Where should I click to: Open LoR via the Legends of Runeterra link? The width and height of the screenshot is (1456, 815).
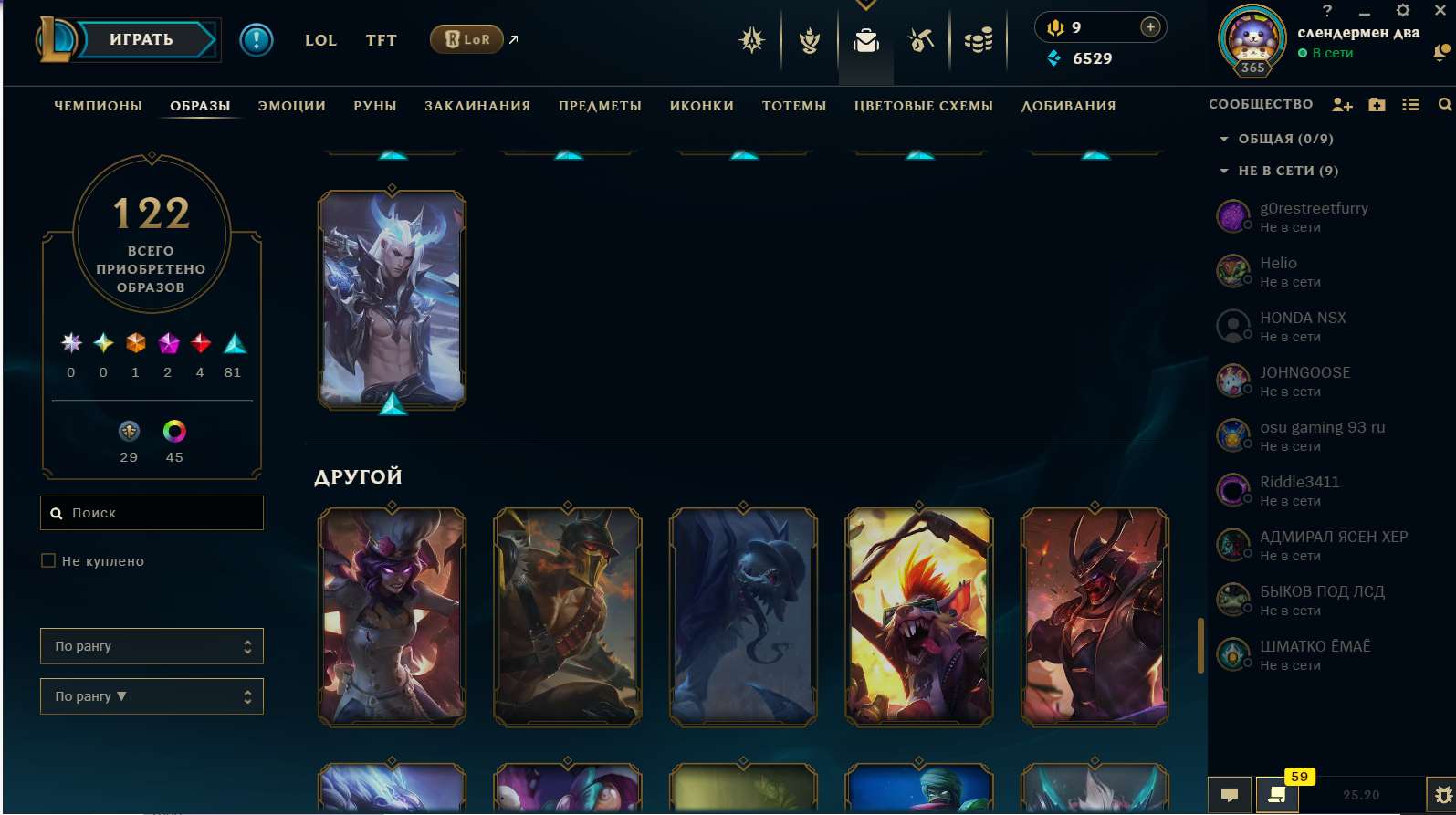[466, 39]
